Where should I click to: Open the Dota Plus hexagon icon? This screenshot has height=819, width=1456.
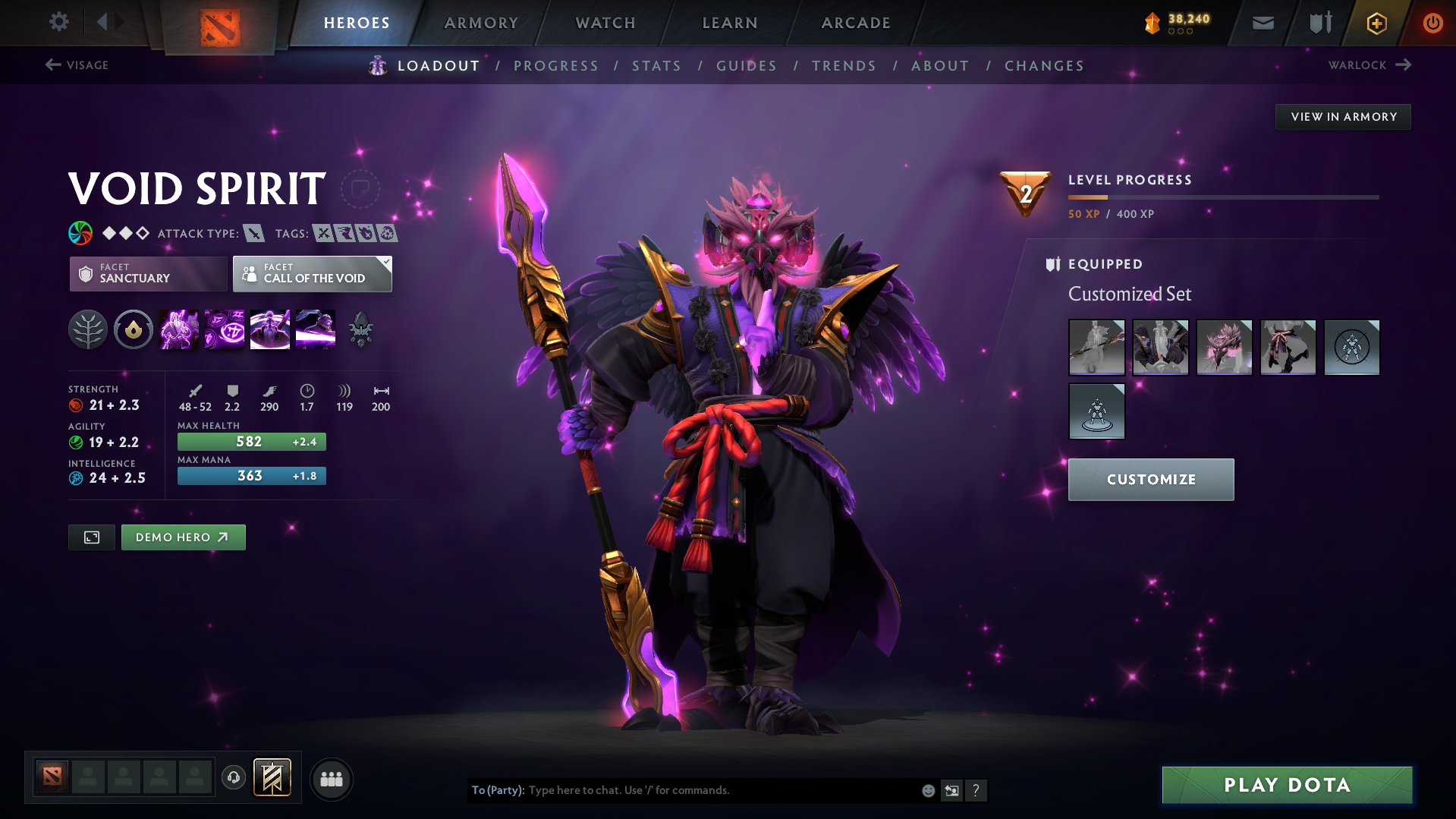point(1376,23)
